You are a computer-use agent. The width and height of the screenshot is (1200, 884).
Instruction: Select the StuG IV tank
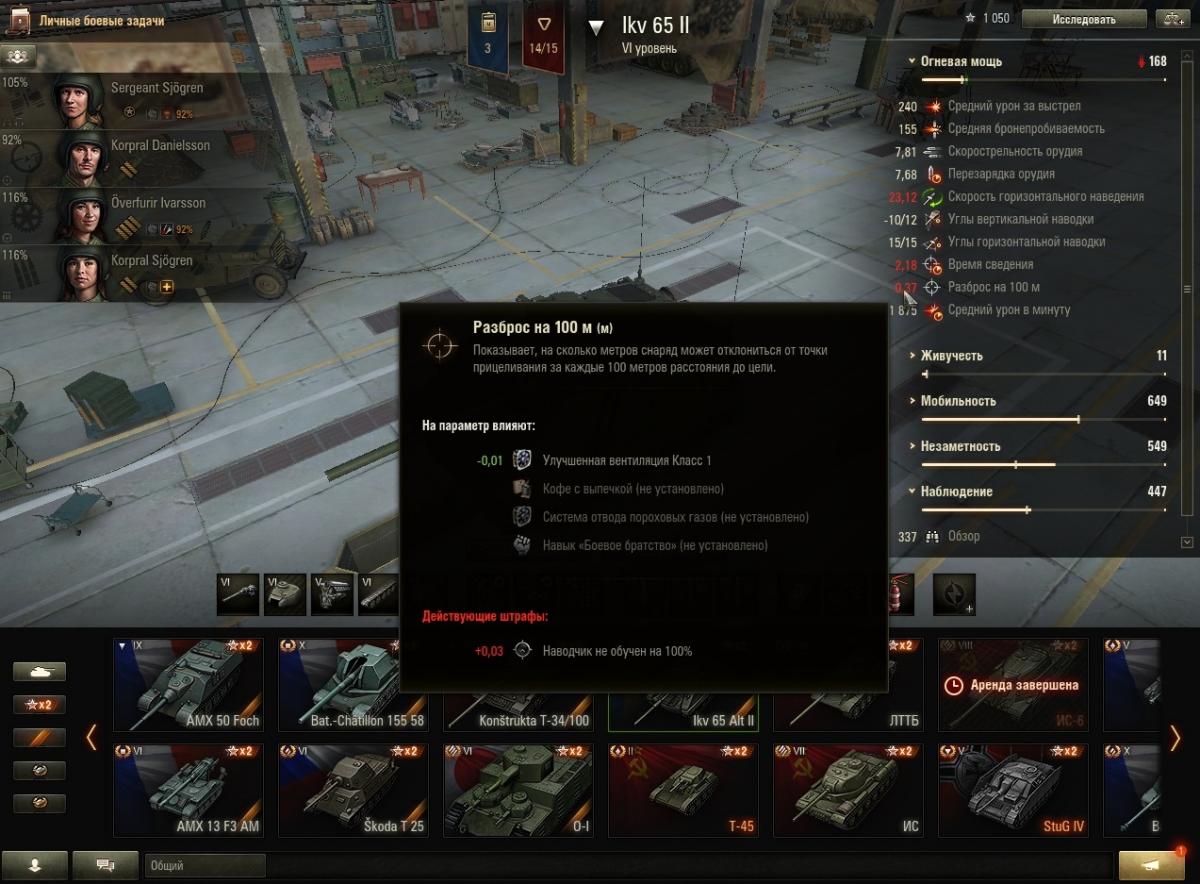click(1013, 790)
